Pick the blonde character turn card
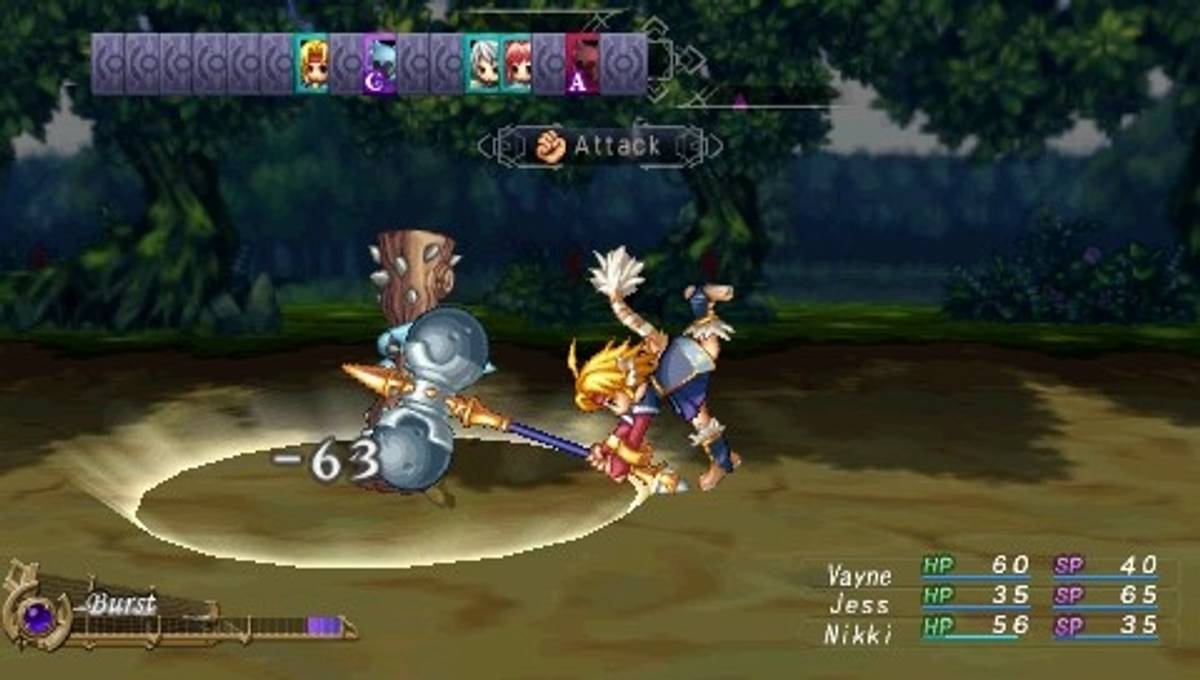The width and height of the screenshot is (1200, 680). [x=312, y=64]
